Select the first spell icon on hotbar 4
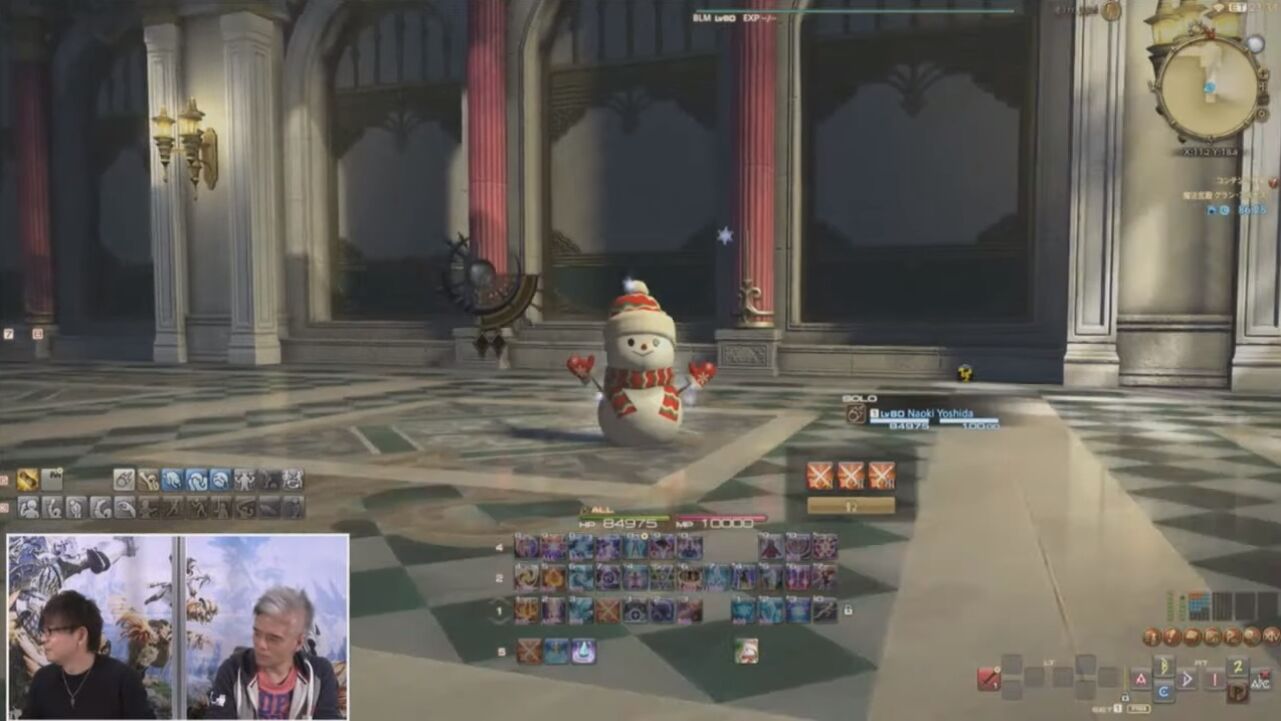The height and width of the screenshot is (721, 1281). coord(527,547)
